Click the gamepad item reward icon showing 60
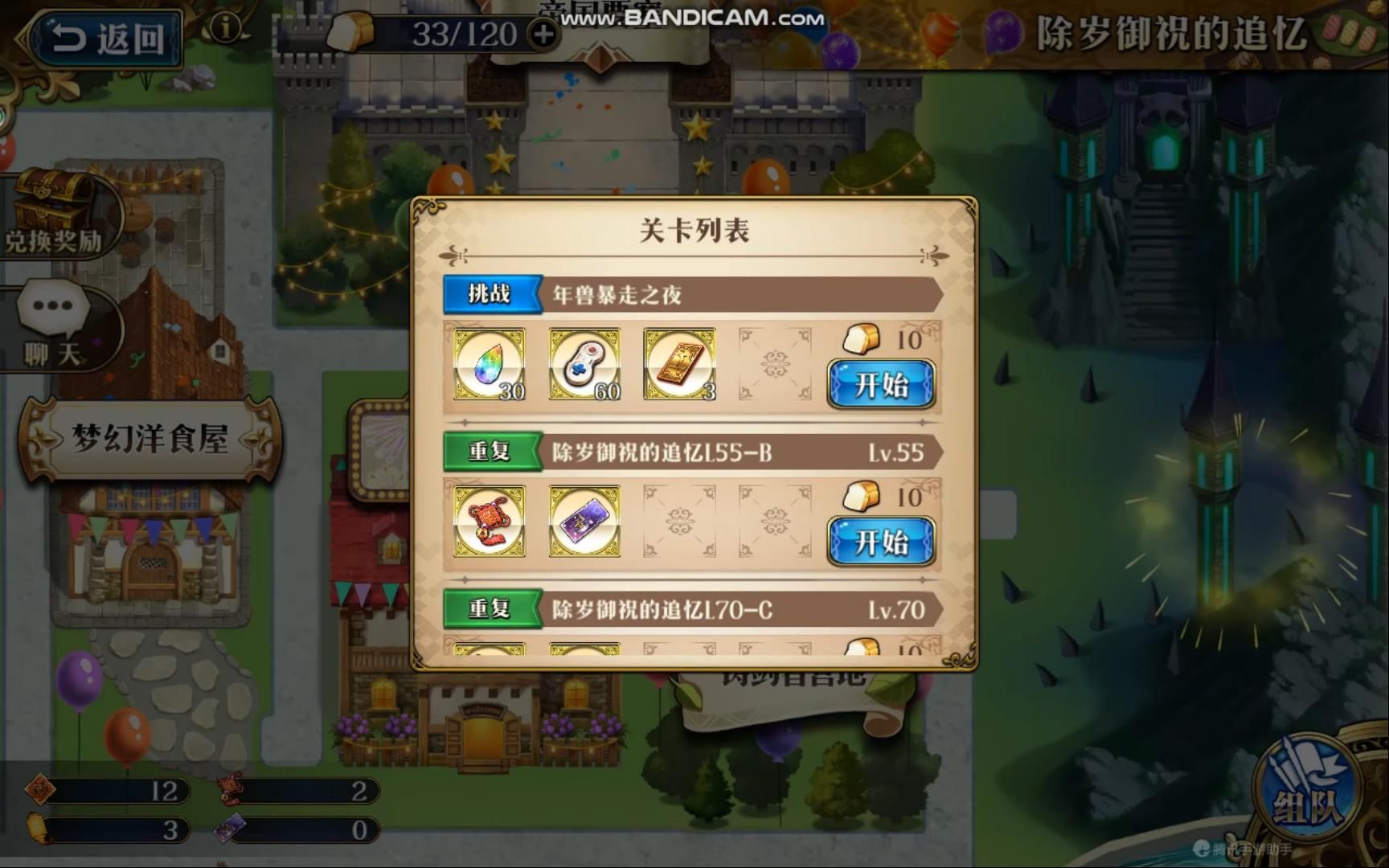The height and width of the screenshot is (868, 1389). [x=584, y=366]
